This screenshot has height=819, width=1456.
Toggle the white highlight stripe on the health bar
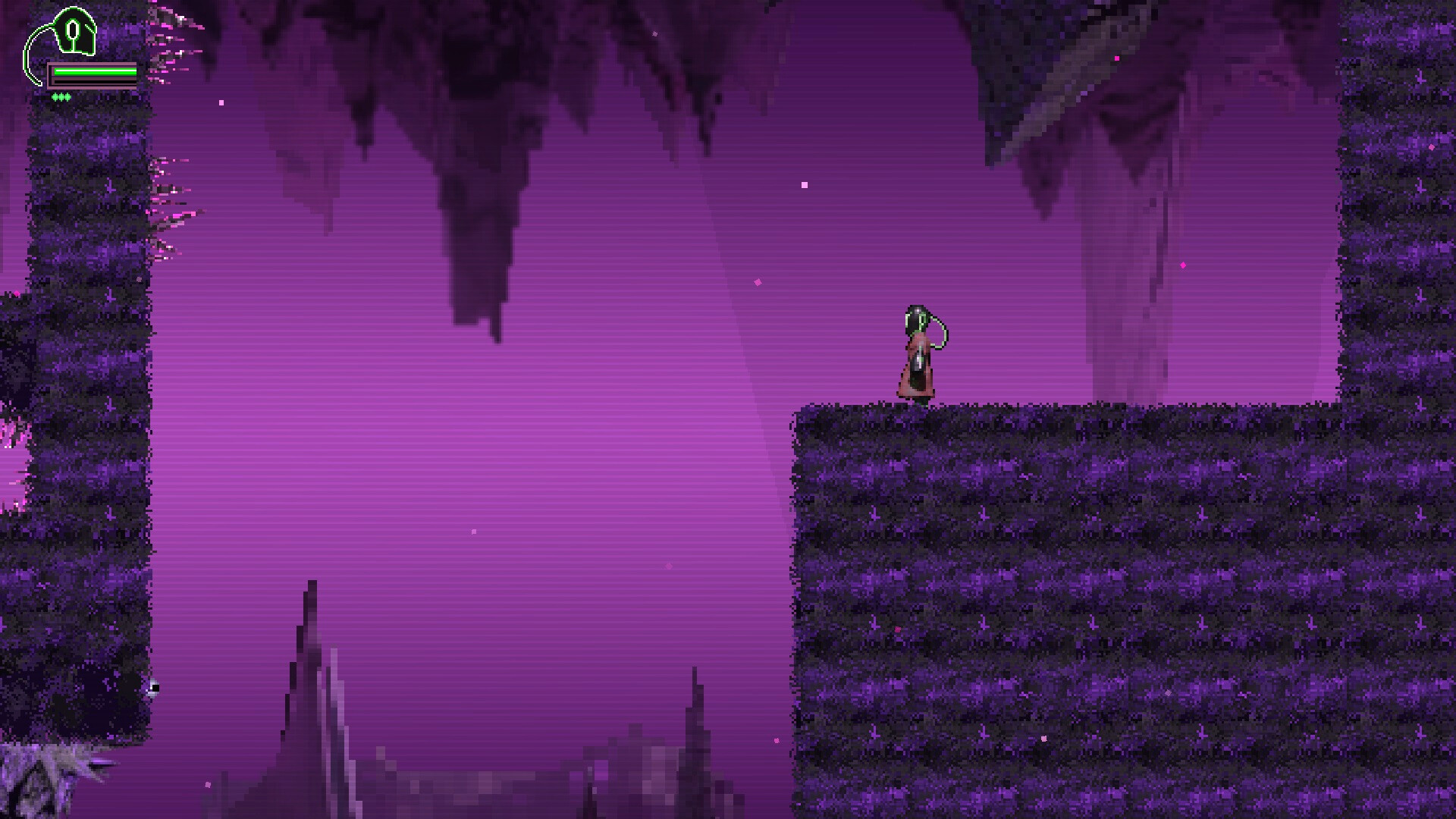(95, 71)
